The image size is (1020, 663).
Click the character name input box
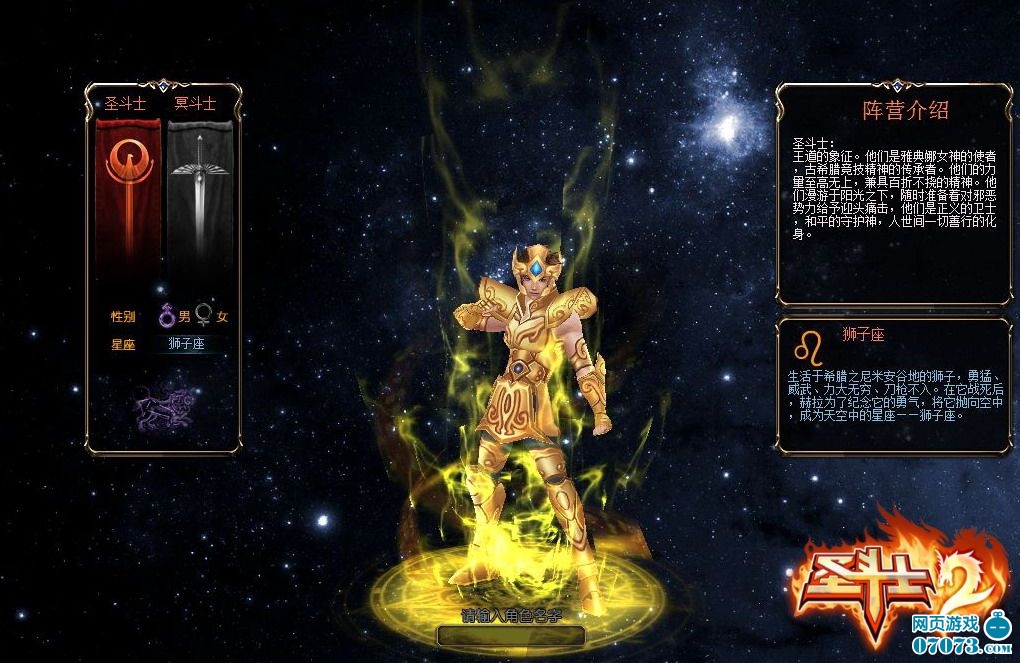(511, 634)
